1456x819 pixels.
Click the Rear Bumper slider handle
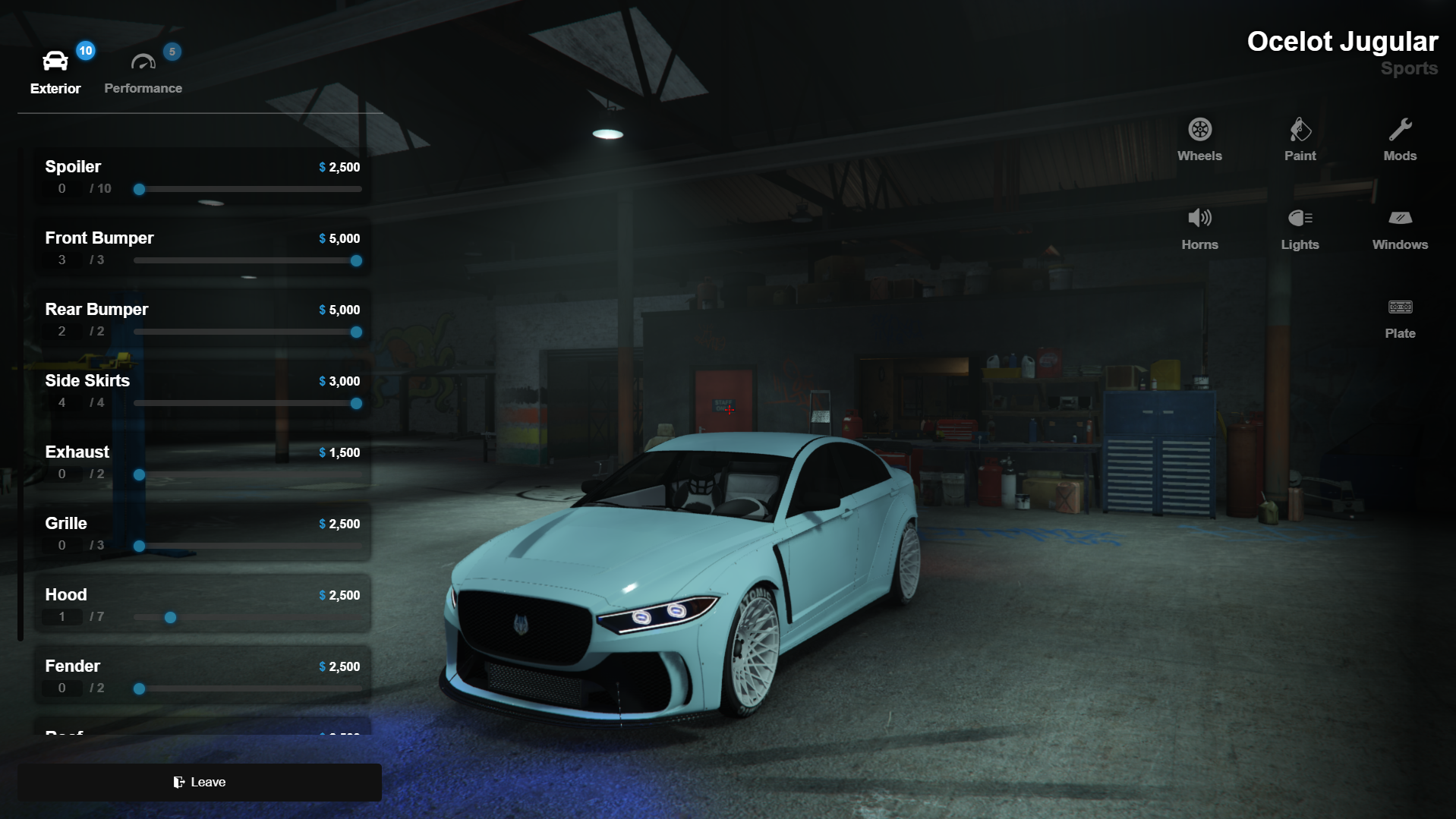coord(356,332)
